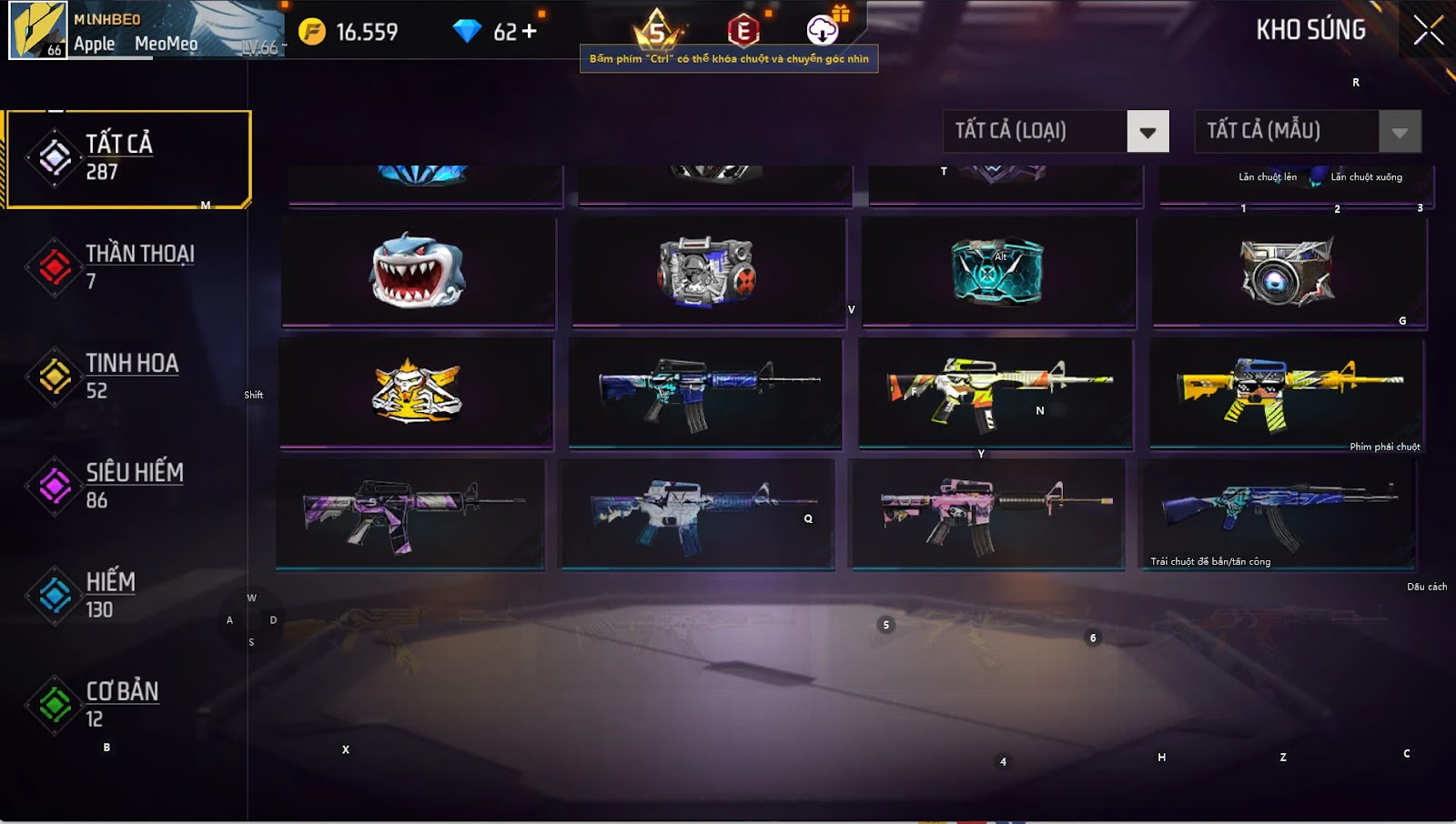Choose the Cơ Bản rarity tab
This screenshot has width=1456, height=824.
coord(127,704)
